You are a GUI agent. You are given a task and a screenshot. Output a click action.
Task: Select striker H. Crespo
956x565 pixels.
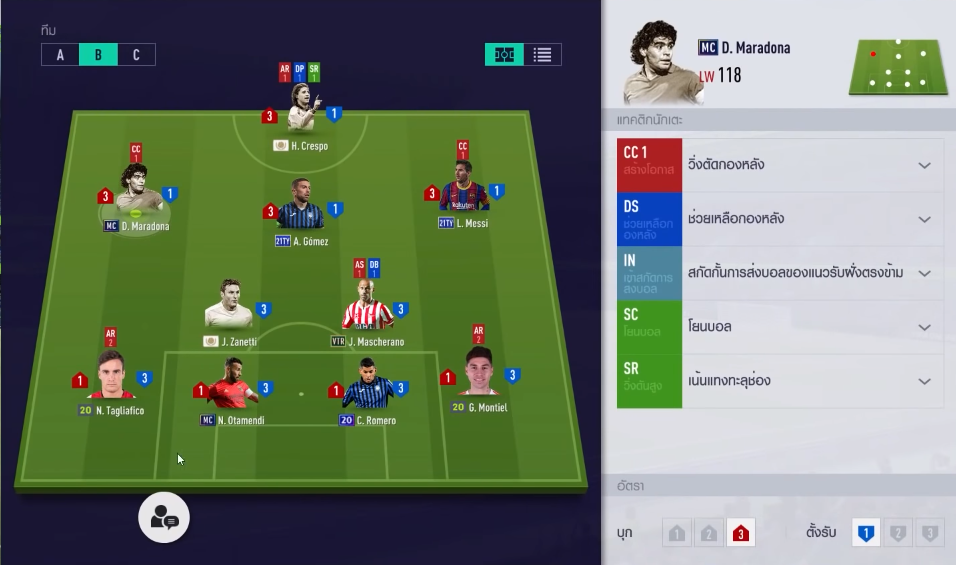click(302, 112)
